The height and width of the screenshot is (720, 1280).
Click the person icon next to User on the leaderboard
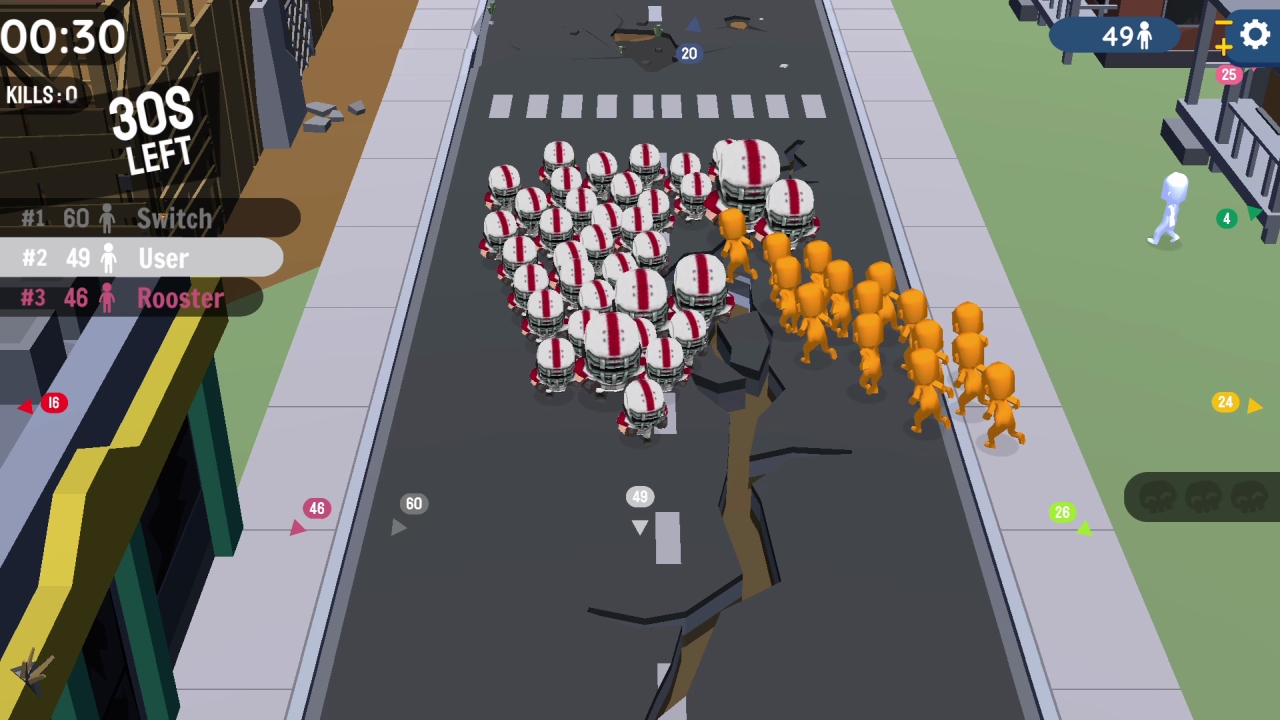pos(108,258)
